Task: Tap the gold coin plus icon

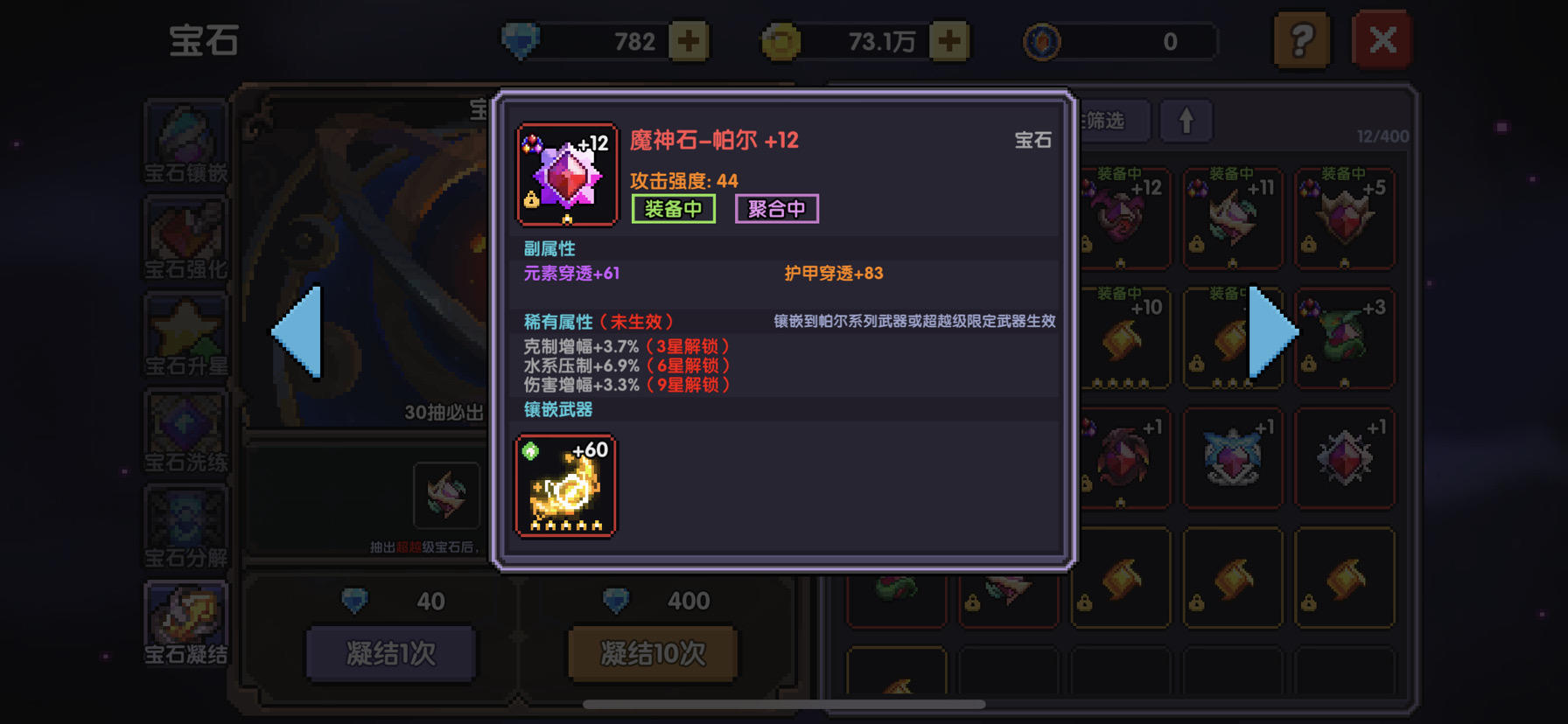Action: (951, 40)
